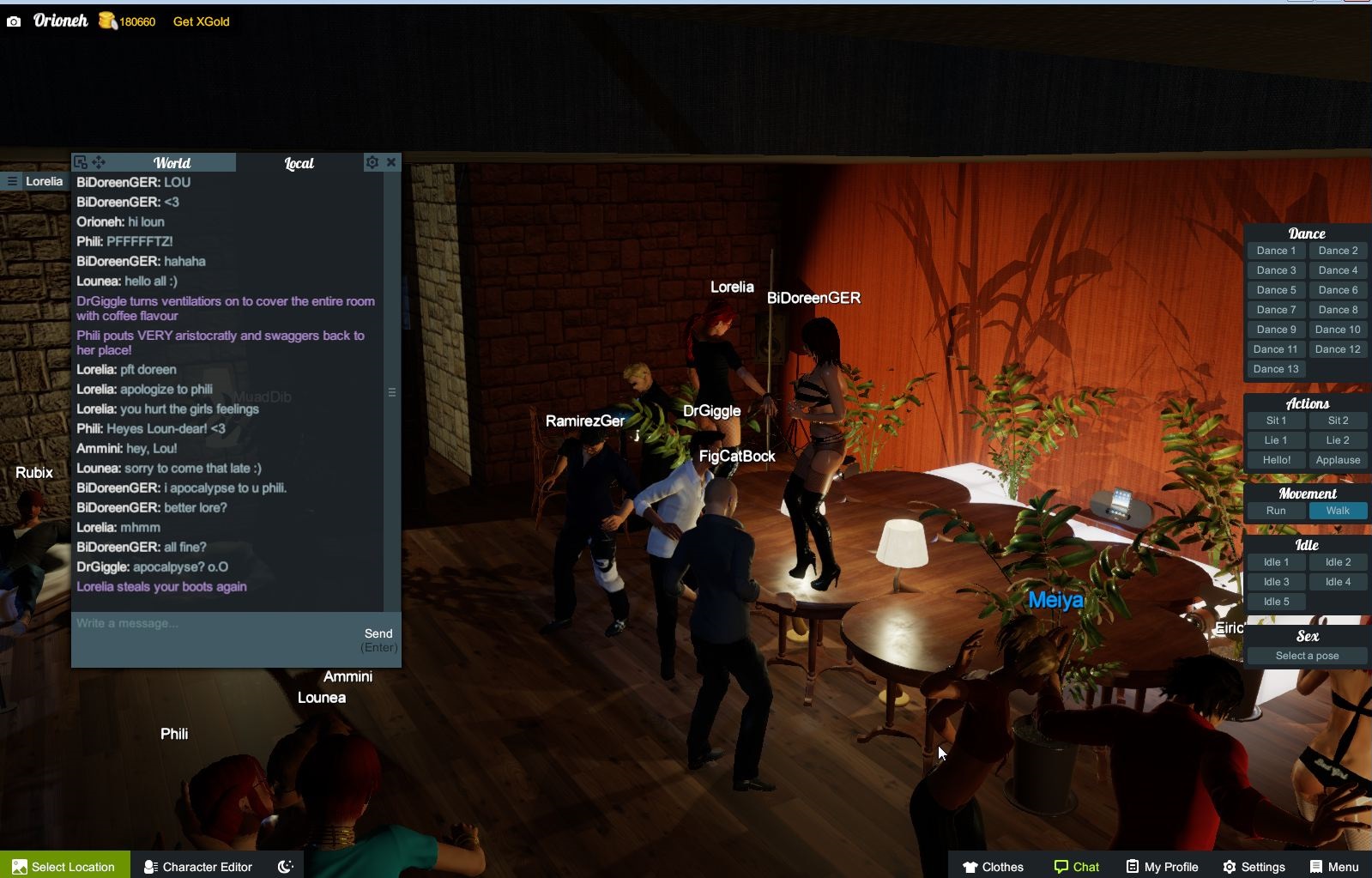The height and width of the screenshot is (878, 1372).
Task: Toggle the Chat panel in the bottom bar
Action: (x=1076, y=866)
